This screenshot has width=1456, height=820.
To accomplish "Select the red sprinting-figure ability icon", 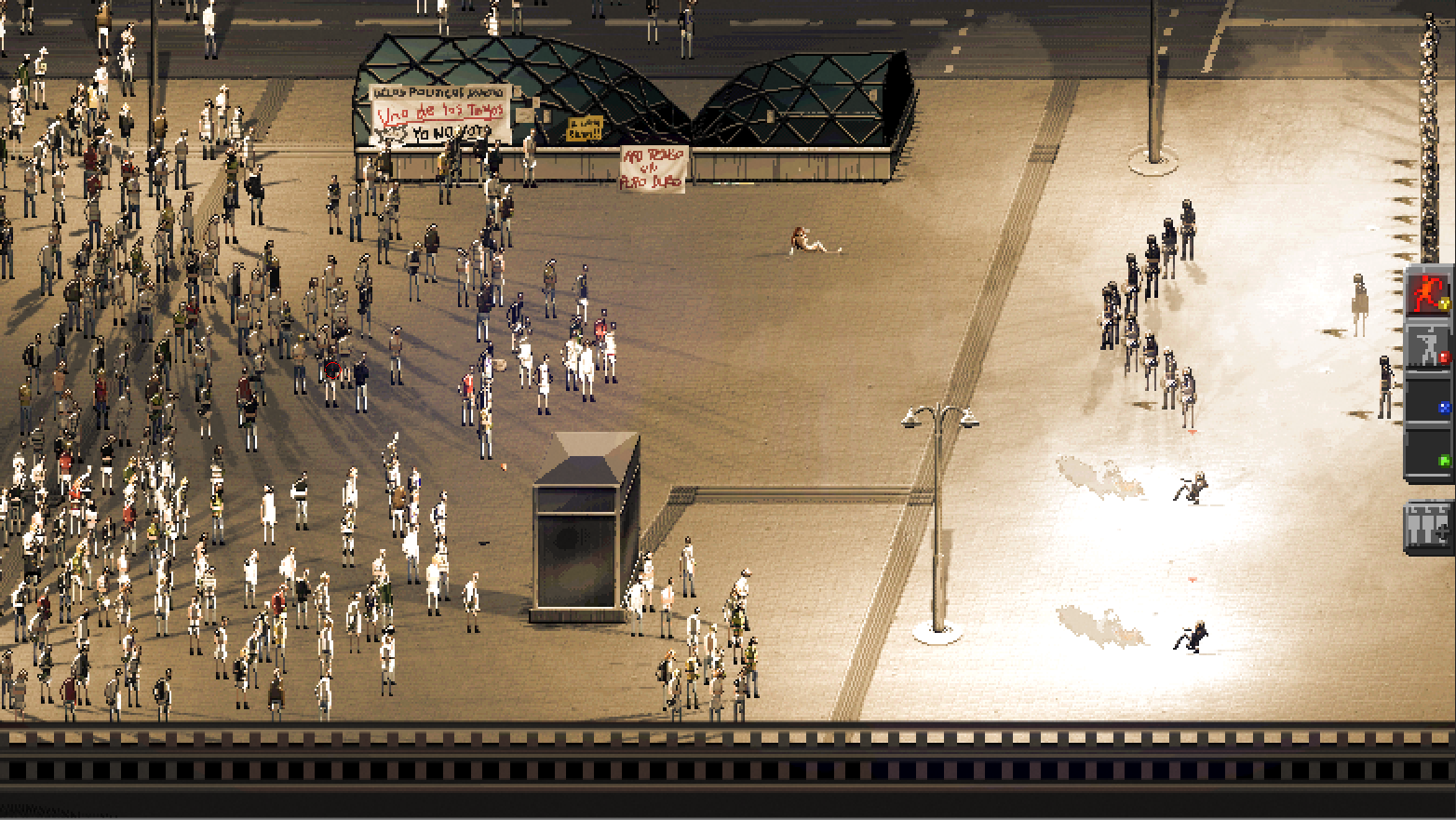I will click(1427, 293).
